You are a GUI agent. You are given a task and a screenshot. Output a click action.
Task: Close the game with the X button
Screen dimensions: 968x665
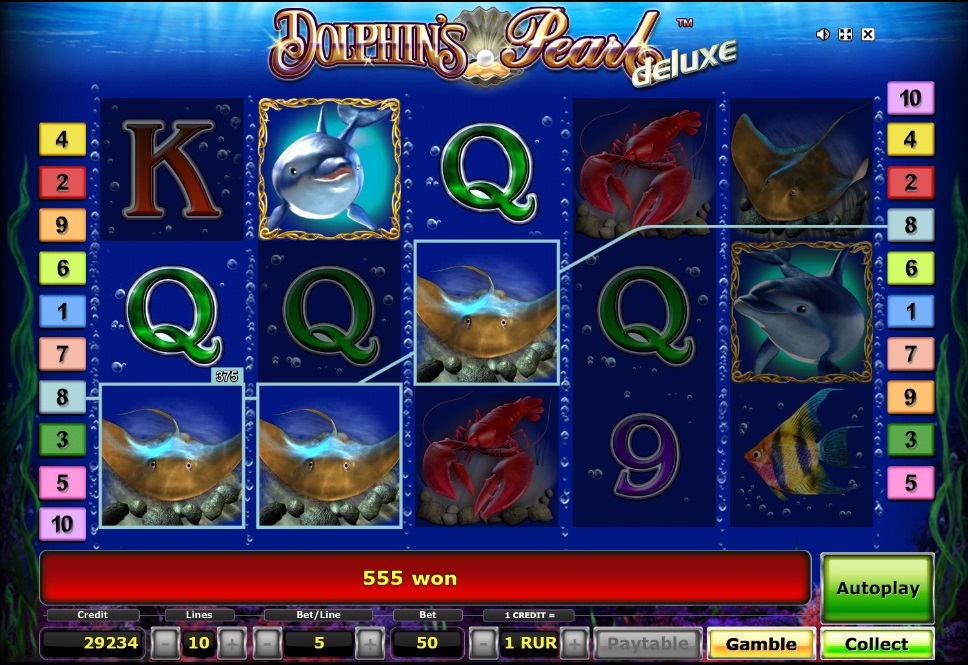click(868, 34)
